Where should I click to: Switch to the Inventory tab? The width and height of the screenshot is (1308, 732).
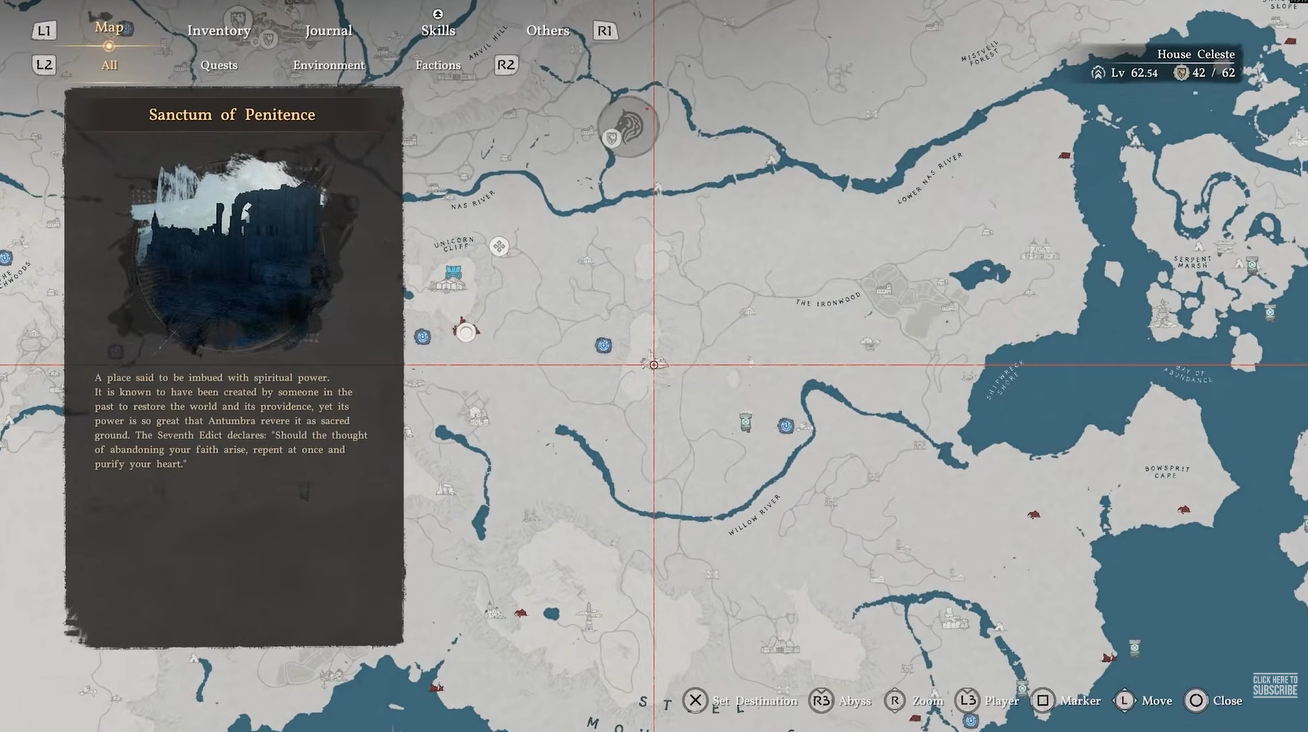[219, 31]
